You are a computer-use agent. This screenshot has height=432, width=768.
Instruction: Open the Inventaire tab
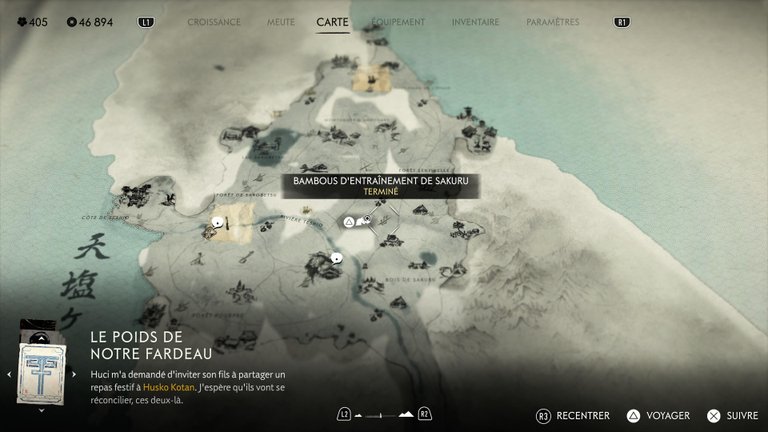tap(475, 22)
